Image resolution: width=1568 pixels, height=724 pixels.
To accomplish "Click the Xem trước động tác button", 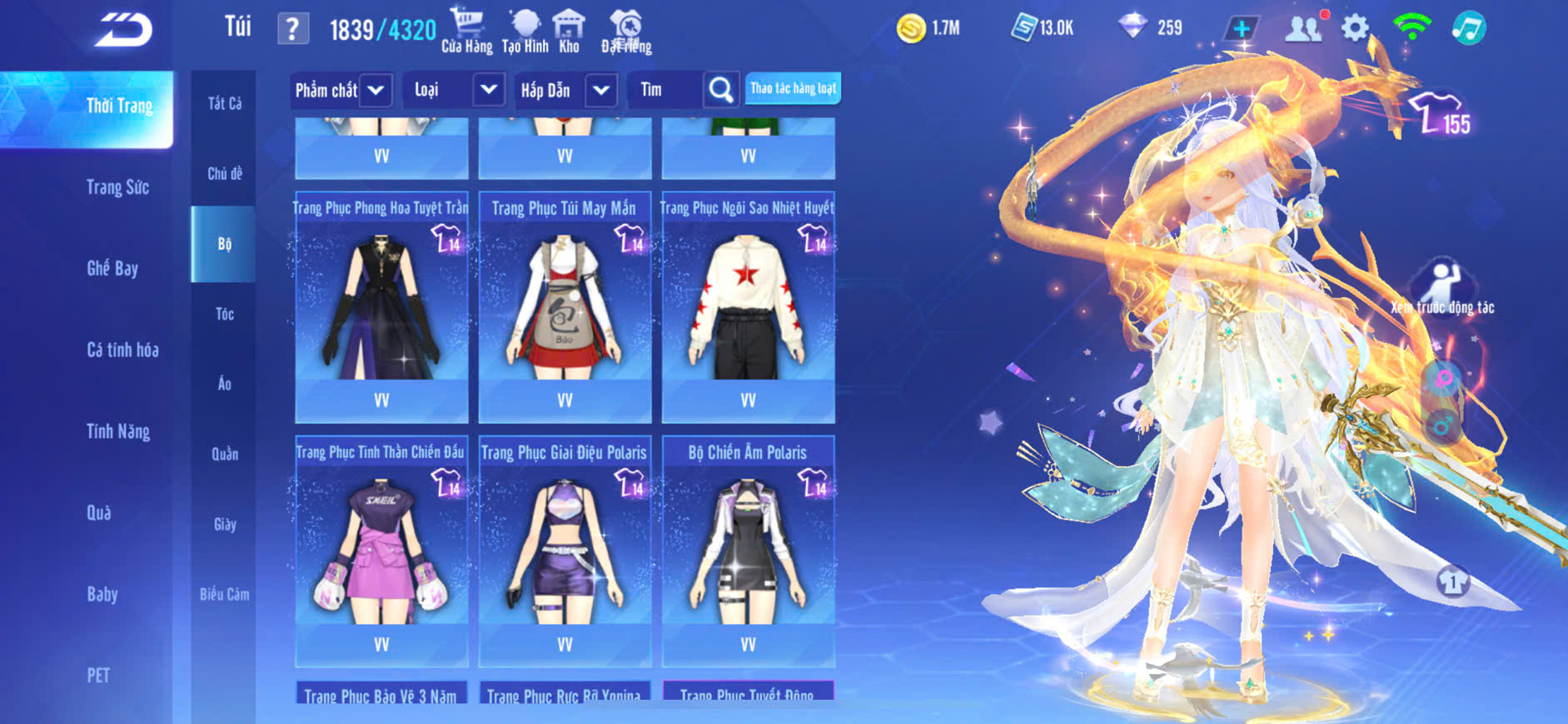I will click(1441, 288).
